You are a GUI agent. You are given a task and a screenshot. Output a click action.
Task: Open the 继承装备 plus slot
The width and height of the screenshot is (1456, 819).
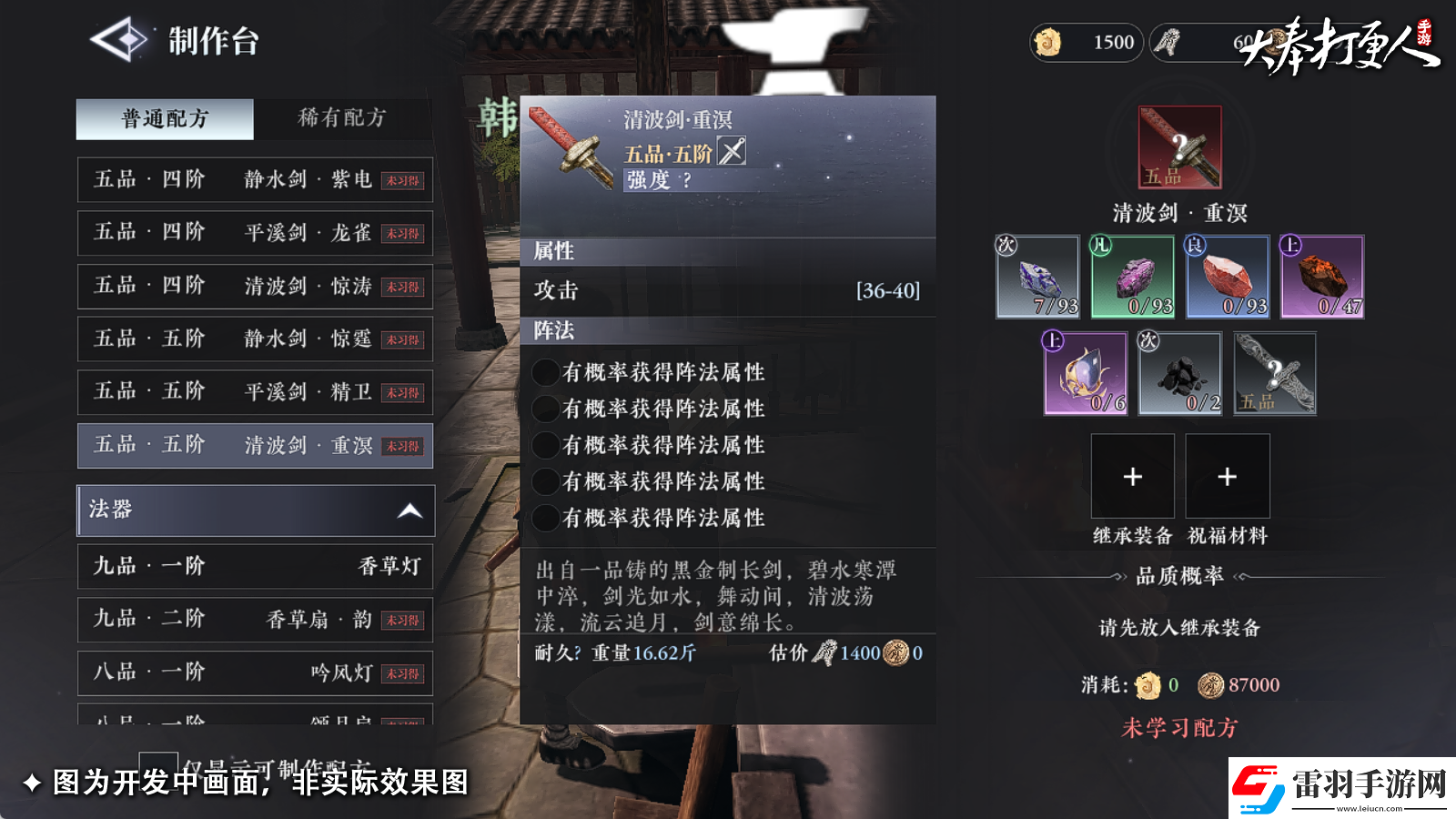click(1133, 476)
